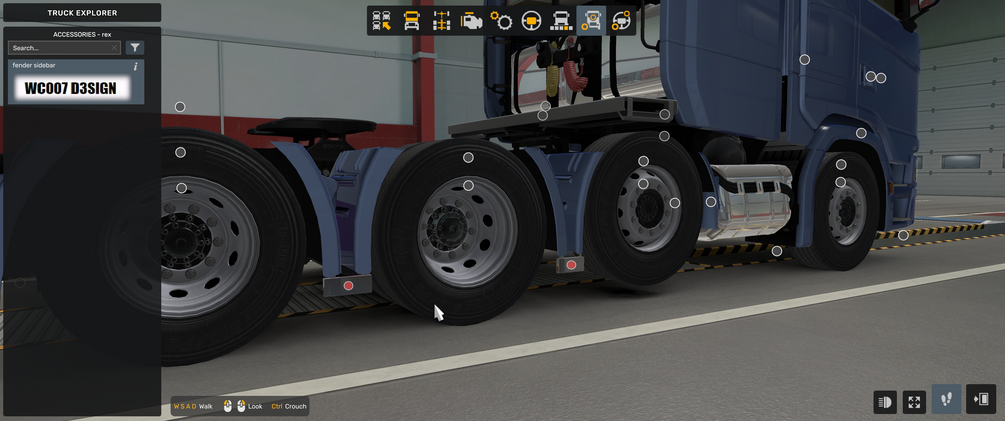Viewport: 1005px width, 421px height.
Task: Click the four-arrows fullscreen view button
Action: click(x=914, y=402)
